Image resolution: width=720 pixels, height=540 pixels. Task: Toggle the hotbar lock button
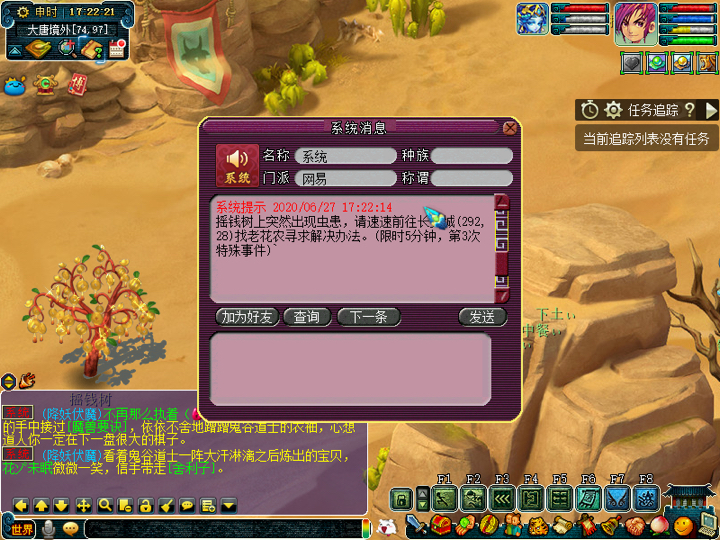(x=401, y=497)
